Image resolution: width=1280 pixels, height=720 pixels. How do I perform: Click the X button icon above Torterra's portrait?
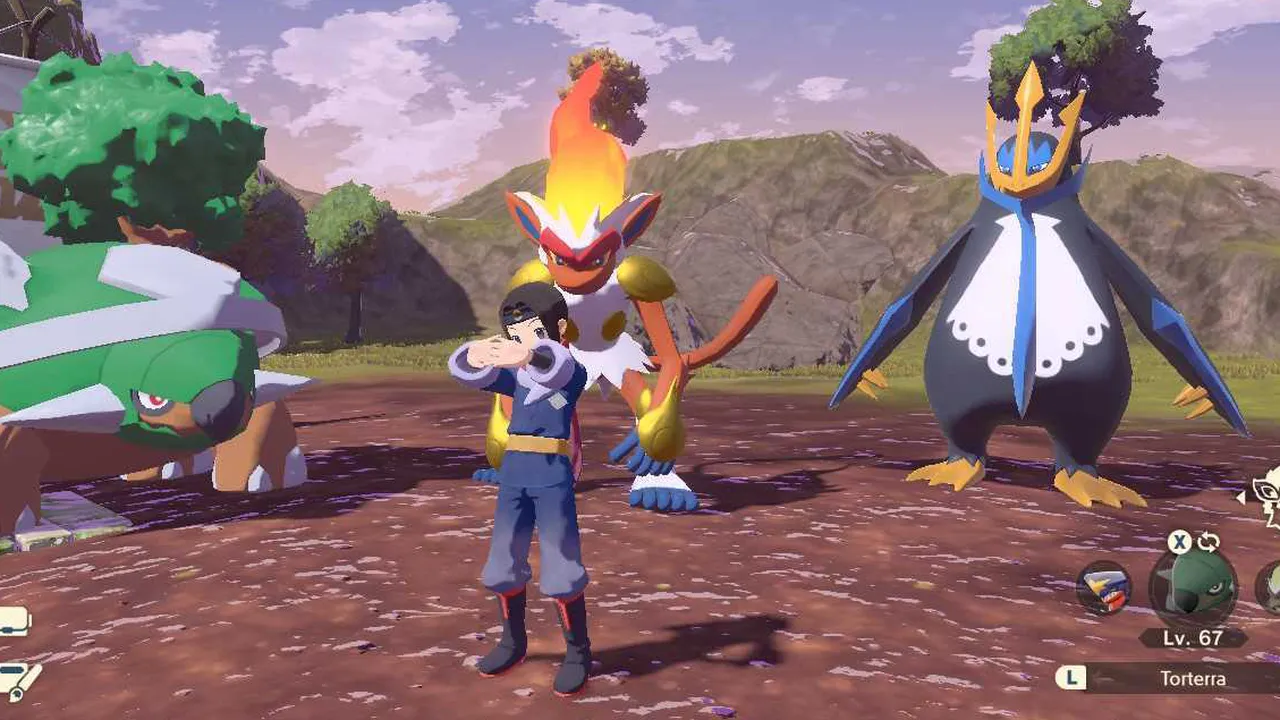(x=1178, y=543)
